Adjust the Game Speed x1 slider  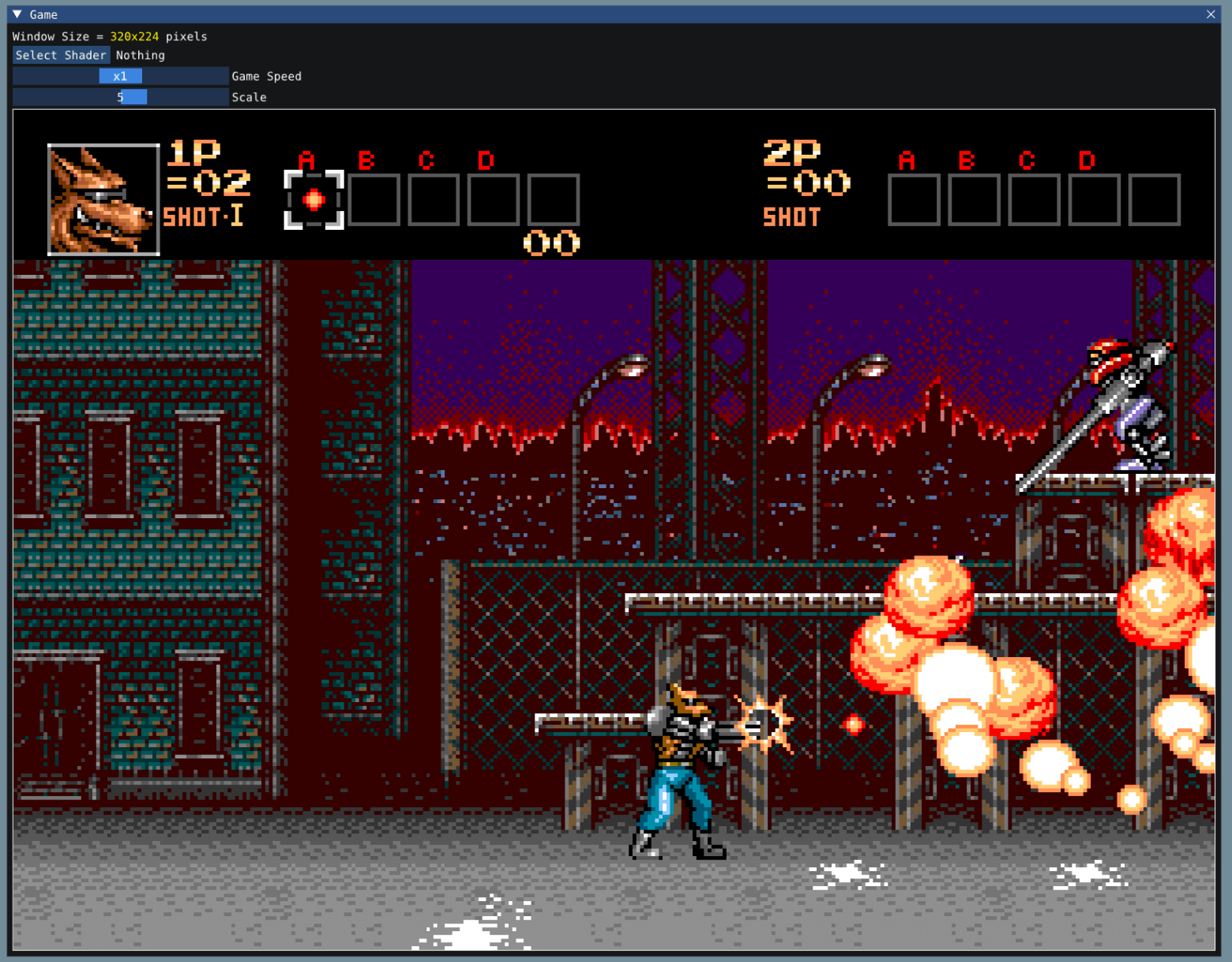point(120,76)
